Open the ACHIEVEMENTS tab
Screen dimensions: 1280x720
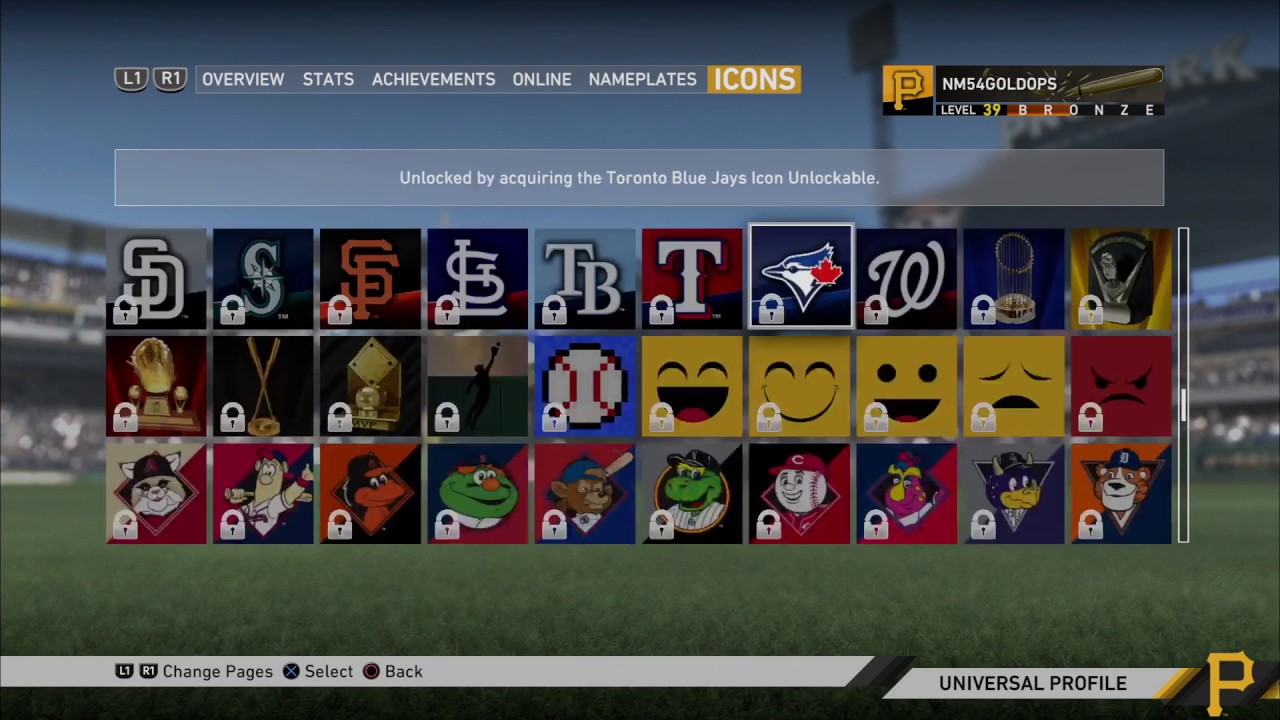[x=433, y=79]
